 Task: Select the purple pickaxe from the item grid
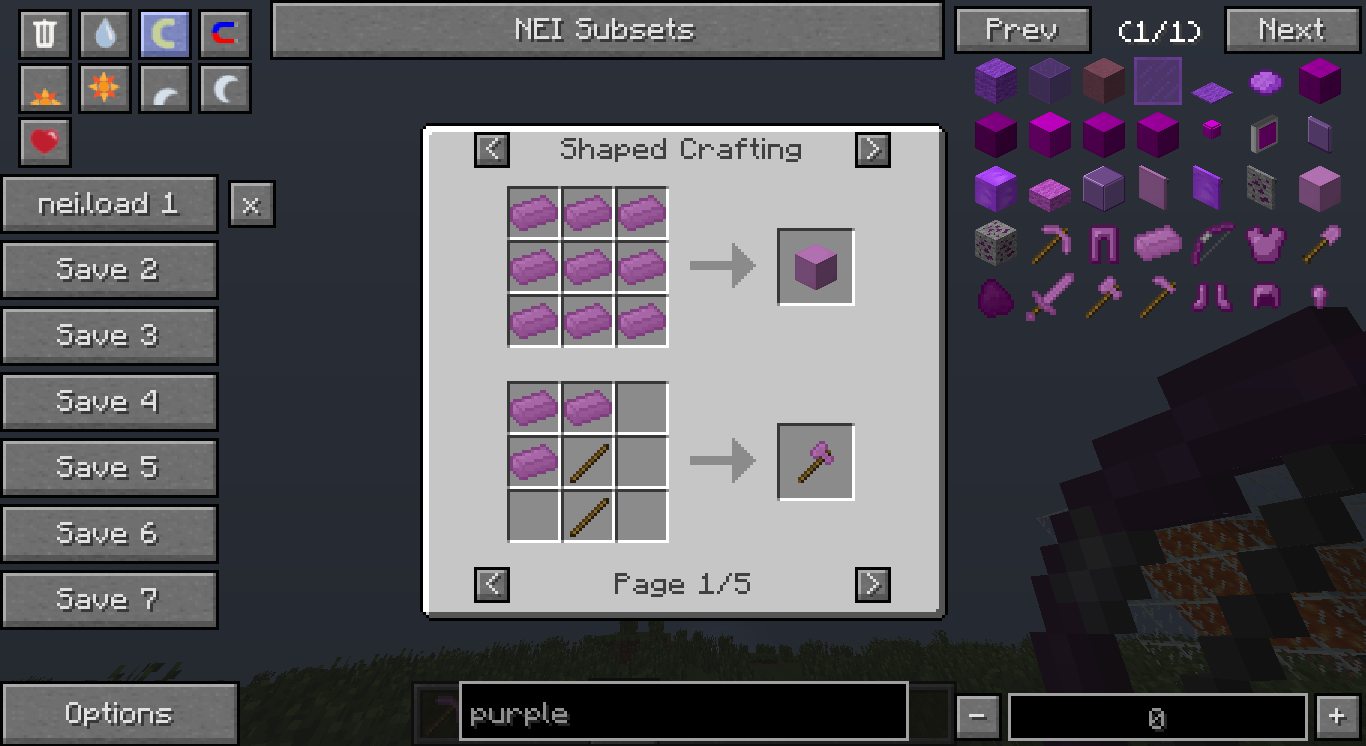point(1050,242)
